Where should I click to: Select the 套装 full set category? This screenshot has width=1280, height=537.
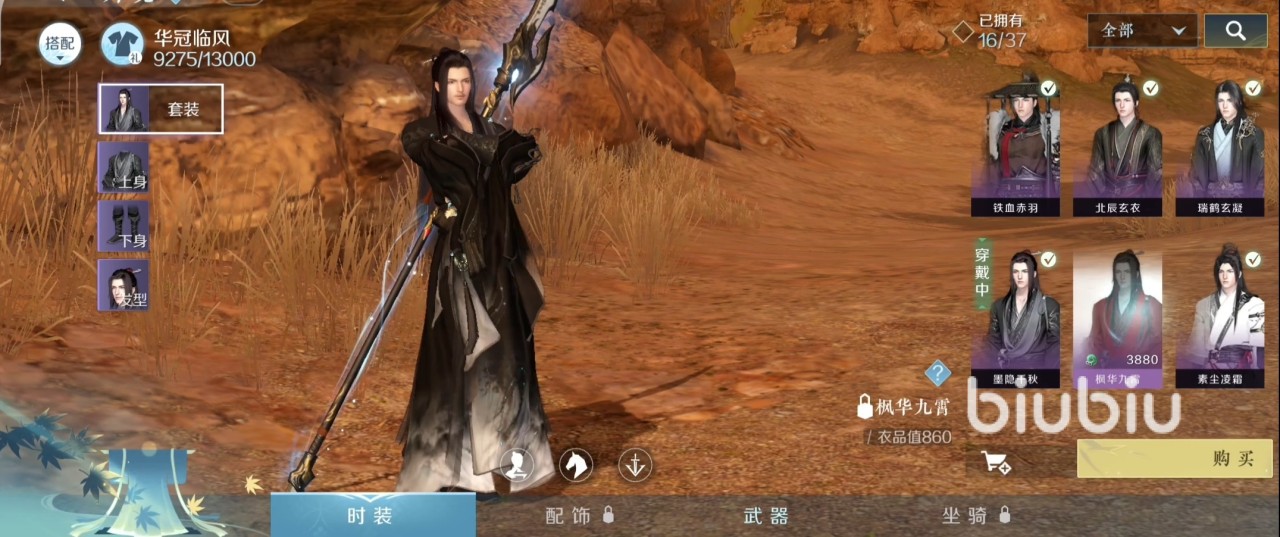click(160, 109)
